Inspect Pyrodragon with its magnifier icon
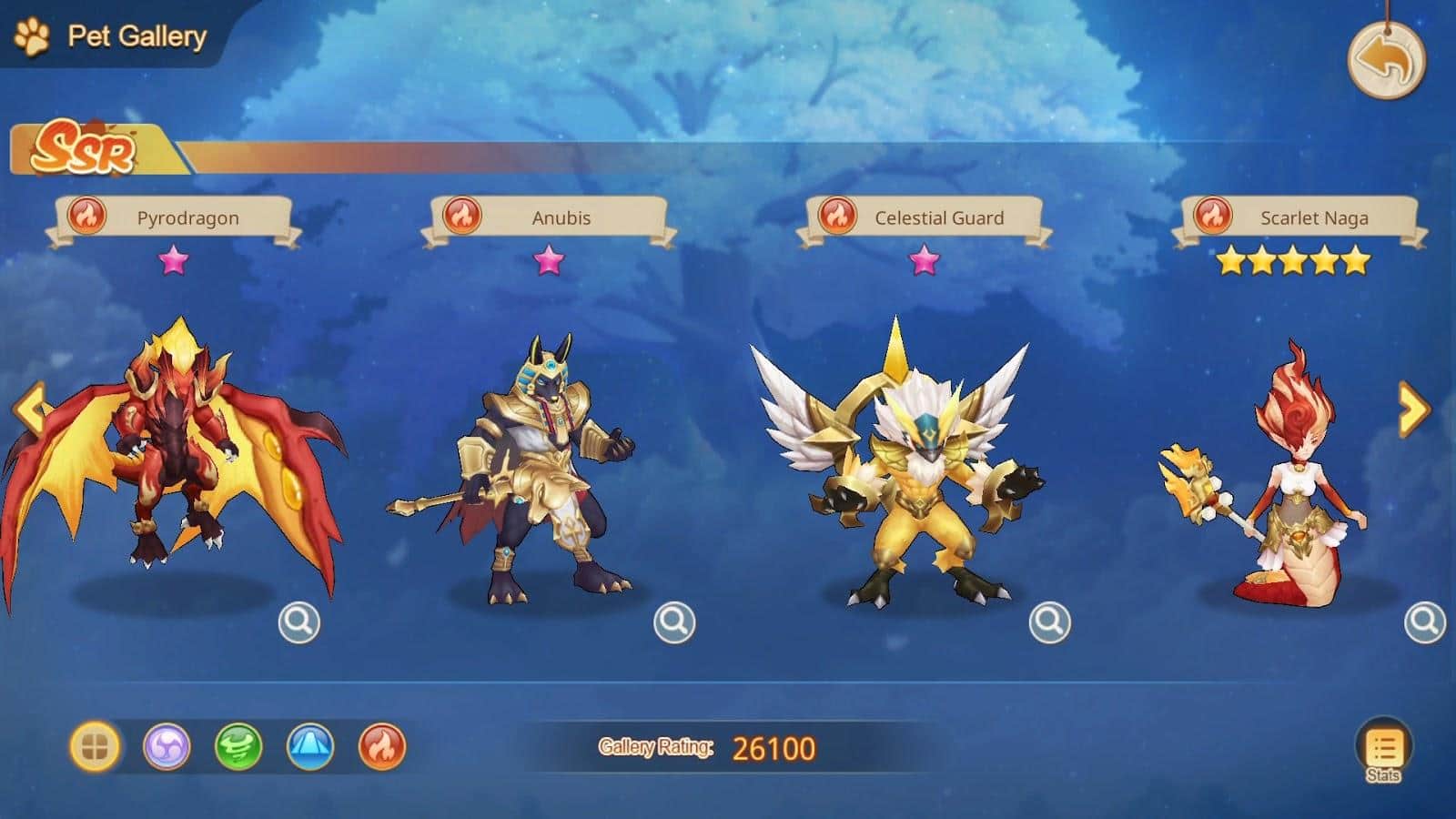1456x819 pixels. pyautogui.click(x=298, y=622)
